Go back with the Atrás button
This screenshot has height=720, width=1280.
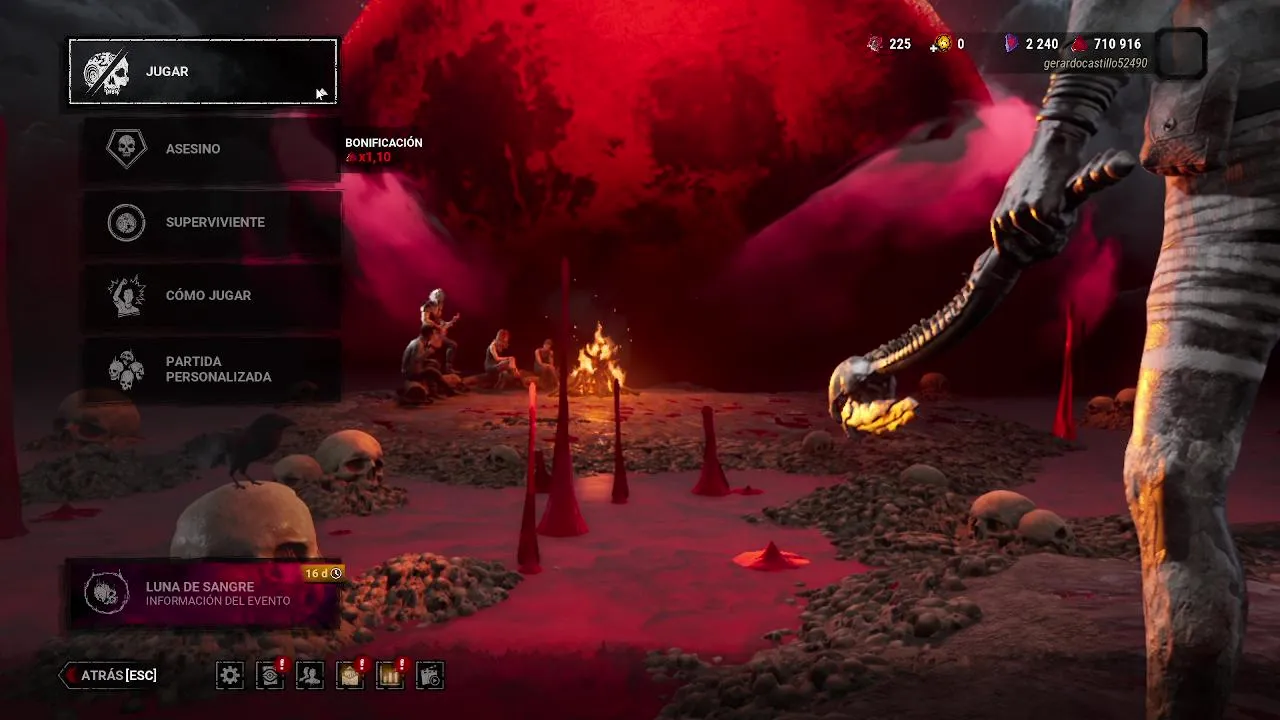pos(110,676)
